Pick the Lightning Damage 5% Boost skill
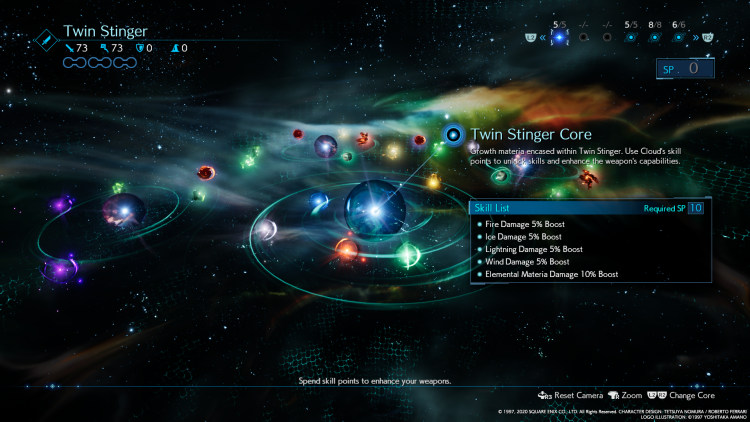 click(x=526, y=249)
